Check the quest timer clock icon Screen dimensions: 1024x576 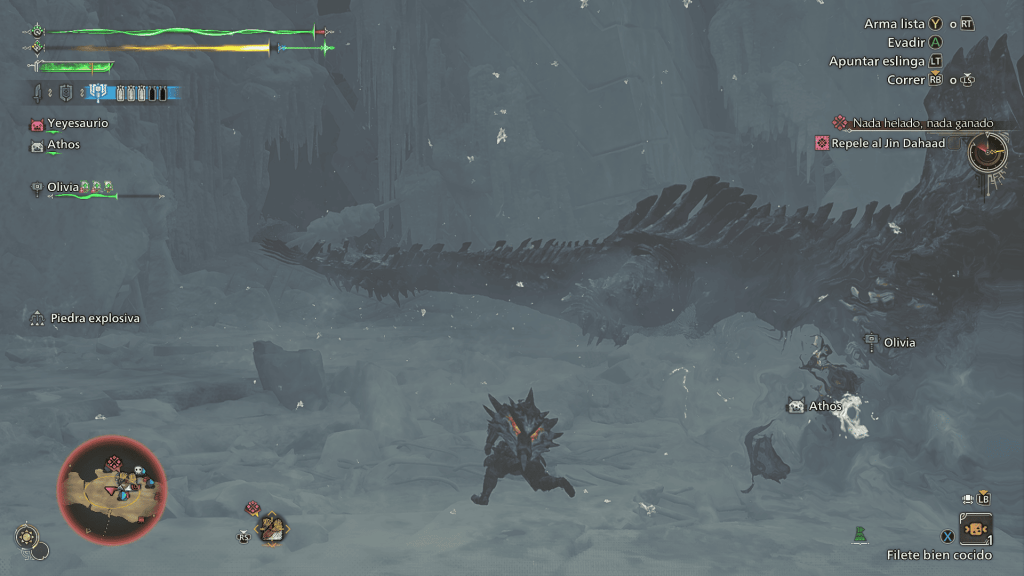[987, 152]
